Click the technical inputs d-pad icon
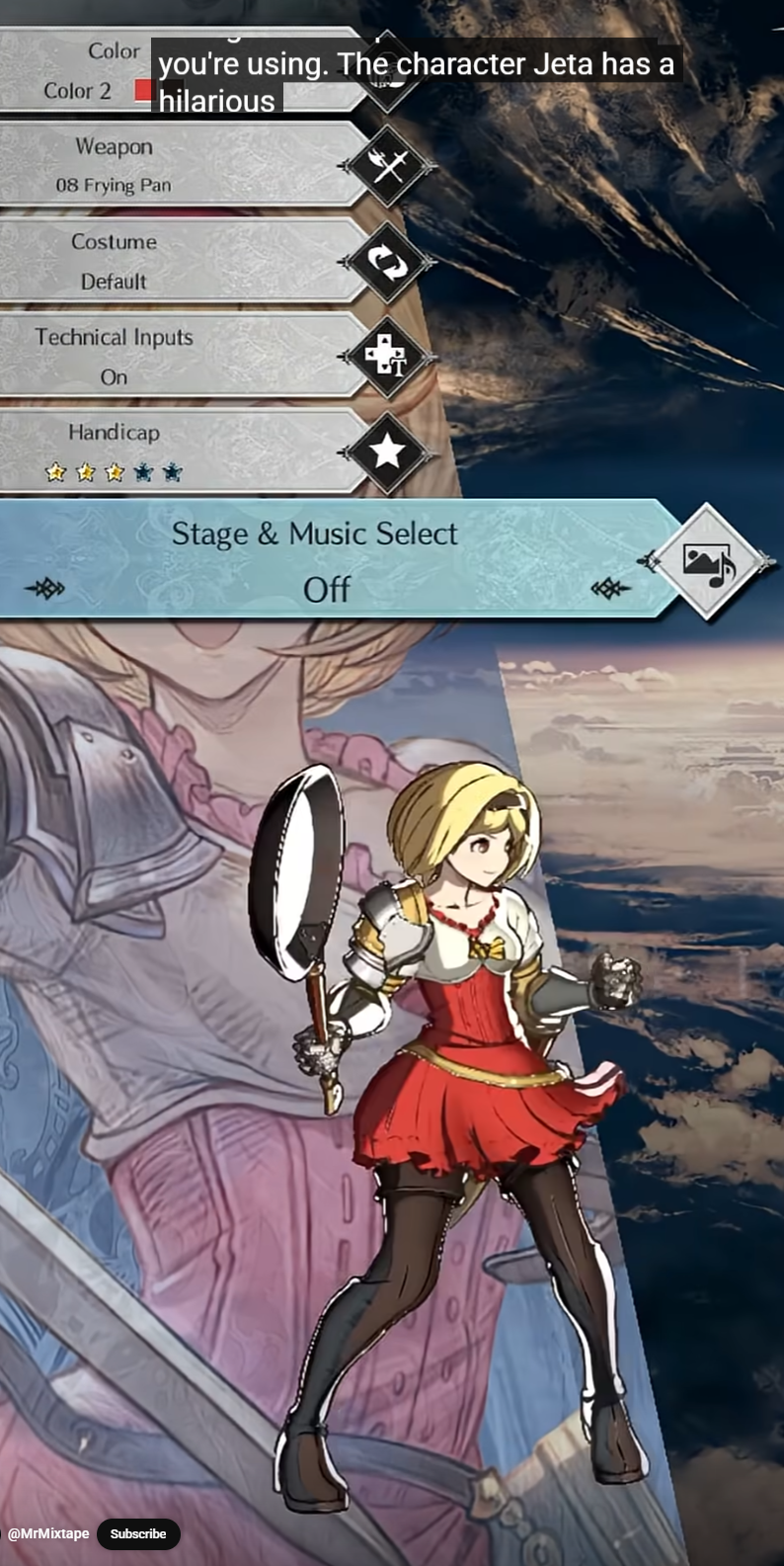 [x=388, y=356]
